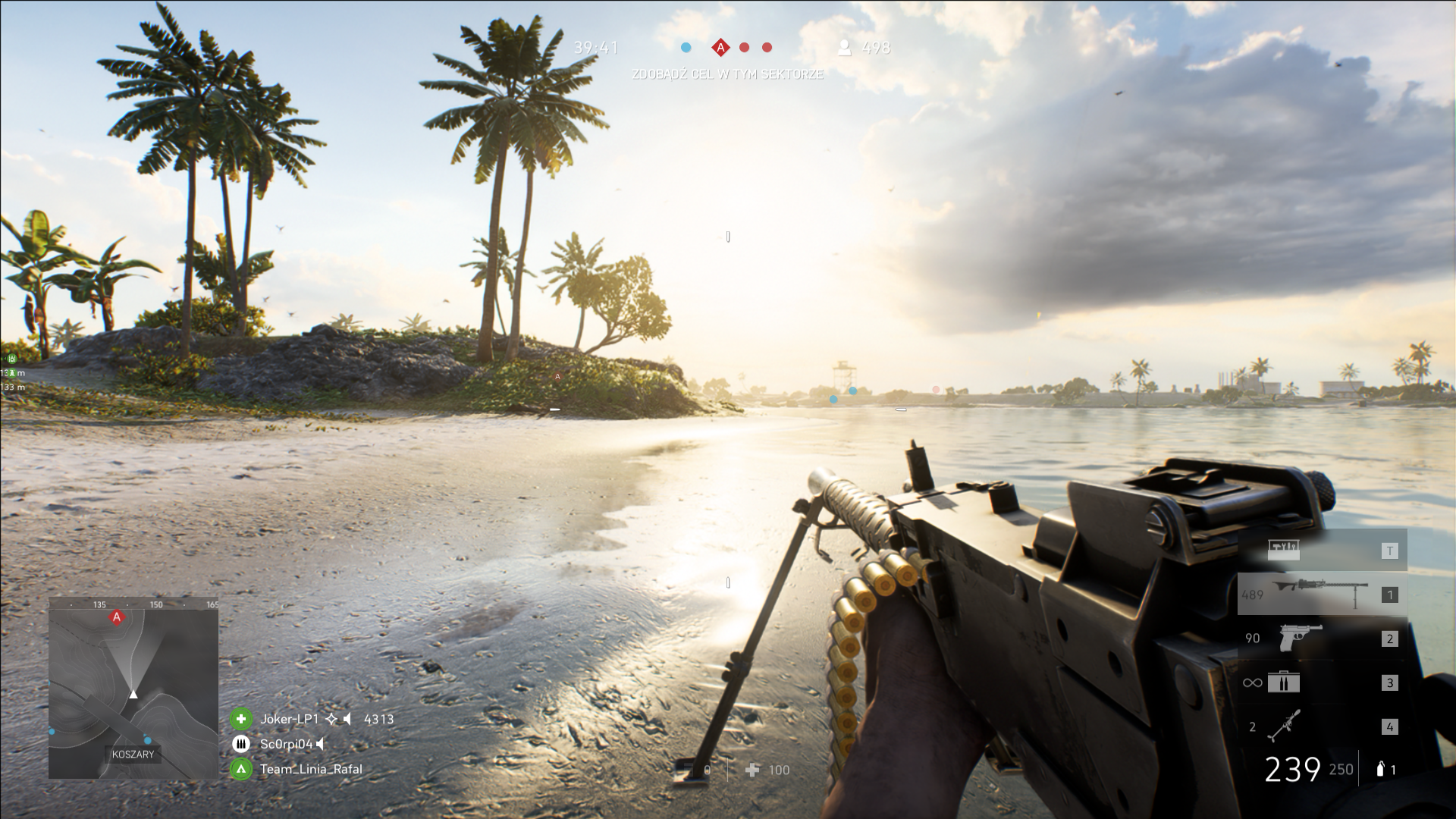Select the light machine gun weapon slot
This screenshot has width=1456, height=819.
tap(1322, 594)
